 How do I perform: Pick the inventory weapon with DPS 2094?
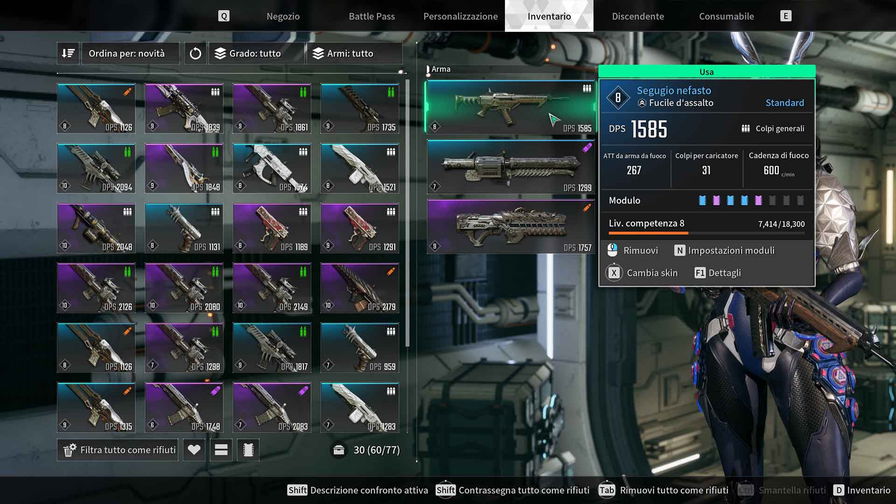[x=96, y=168]
